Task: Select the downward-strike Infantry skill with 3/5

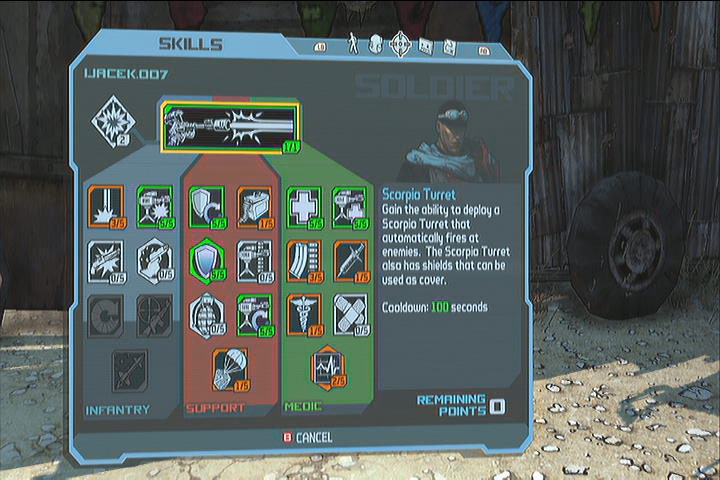Action: 106,207
